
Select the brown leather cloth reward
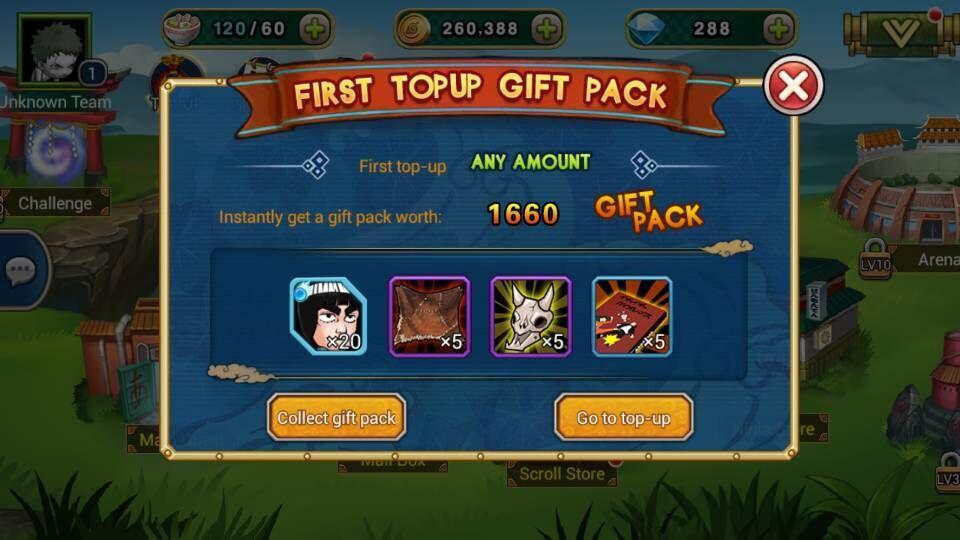[429, 316]
